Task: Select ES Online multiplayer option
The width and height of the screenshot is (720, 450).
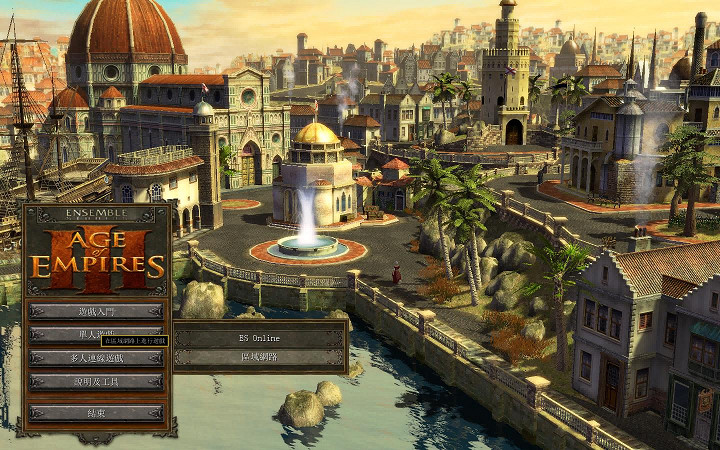Action: pyautogui.click(x=259, y=338)
